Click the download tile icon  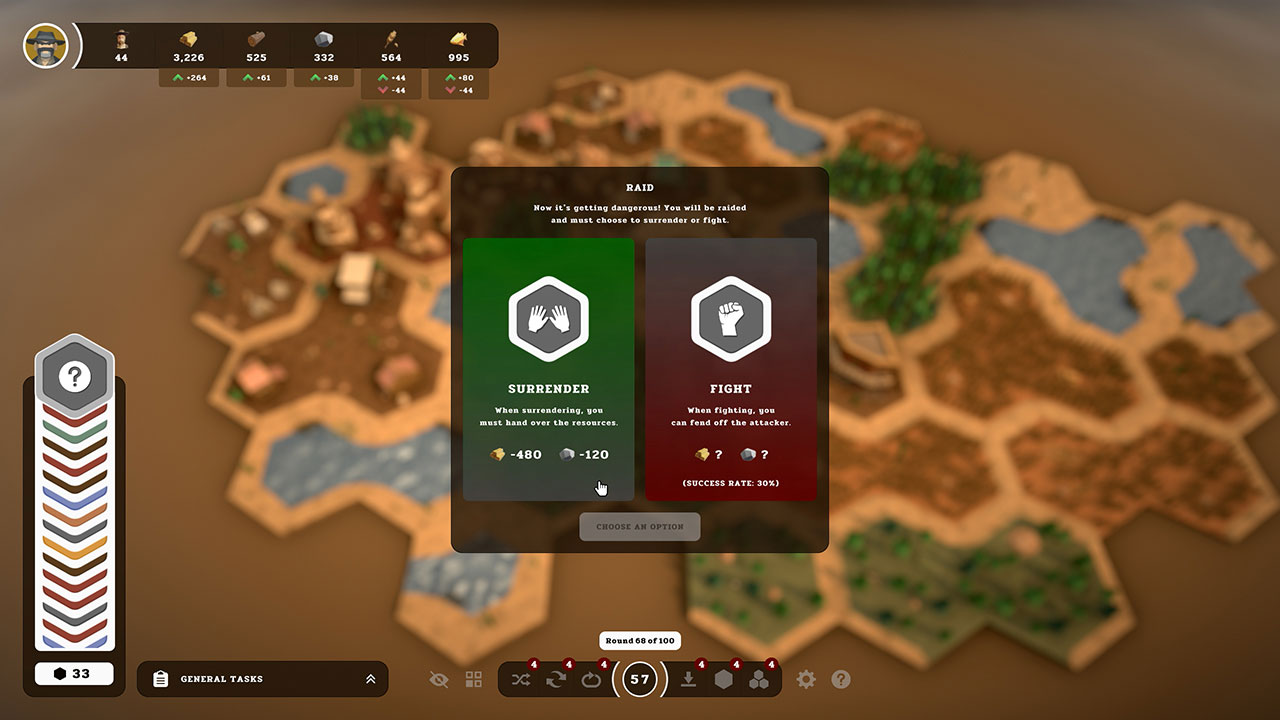[686, 679]
